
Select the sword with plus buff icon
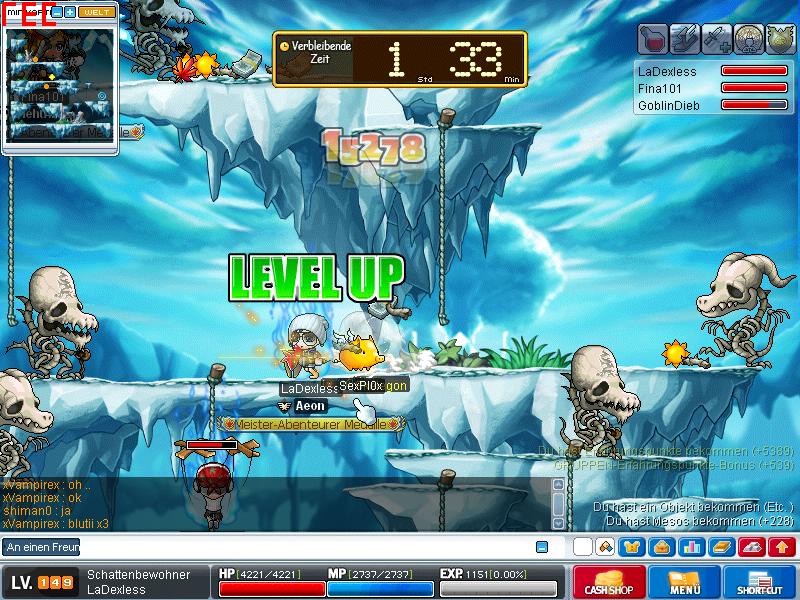716,38
